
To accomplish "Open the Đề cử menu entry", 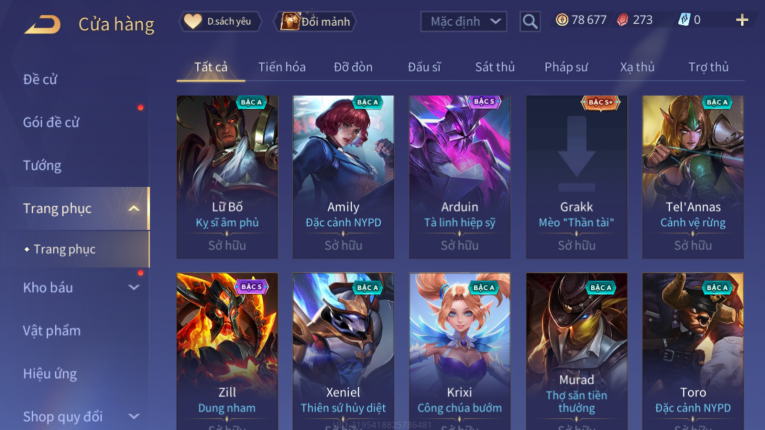I will tap(41, 79).
